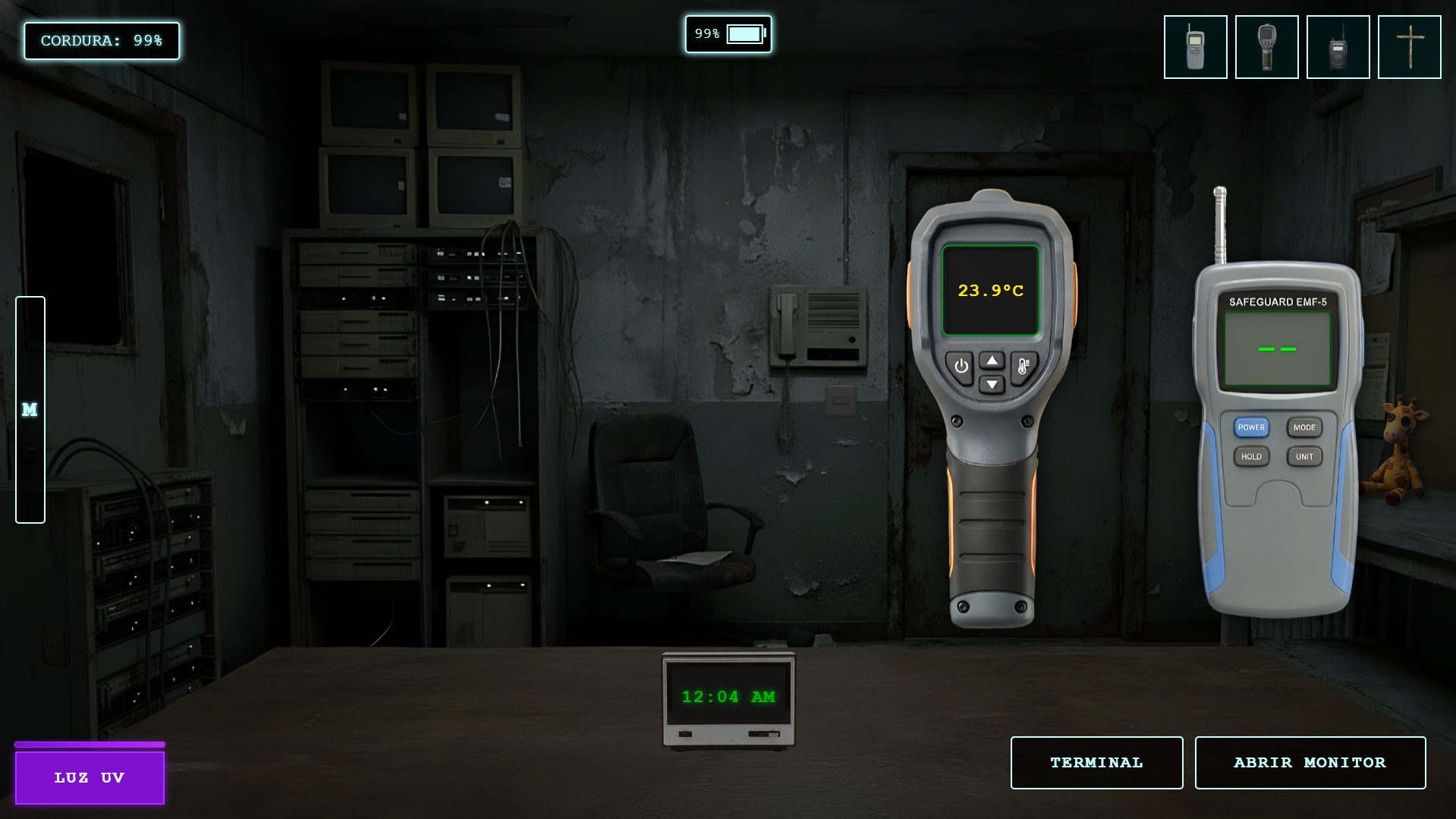
Task: Open the M side panel tab
Action: 30,410
